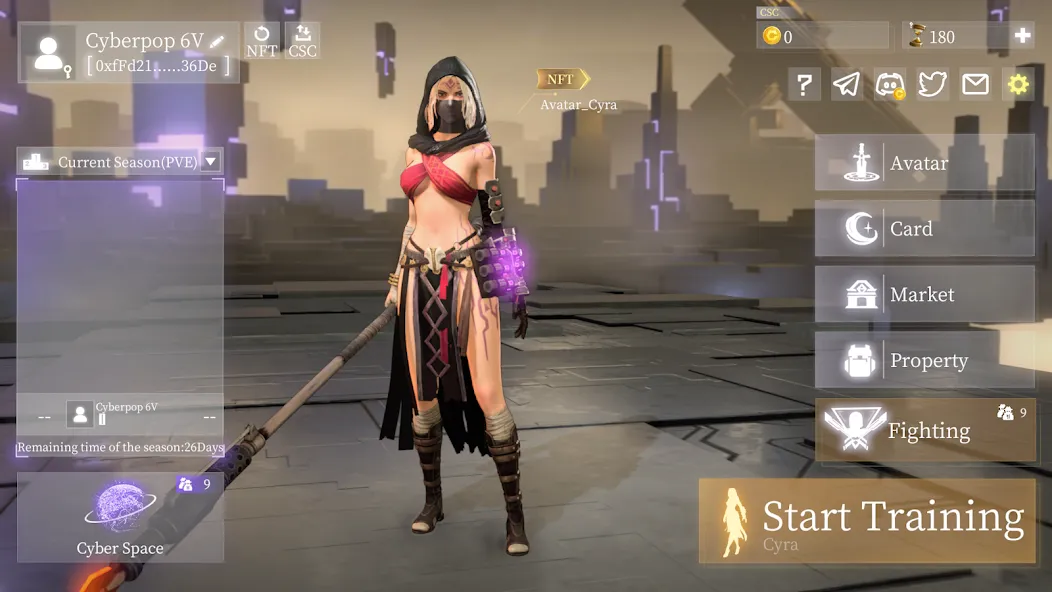Expand the Current Season(PVE) dropdown

(x=211, y=161)
